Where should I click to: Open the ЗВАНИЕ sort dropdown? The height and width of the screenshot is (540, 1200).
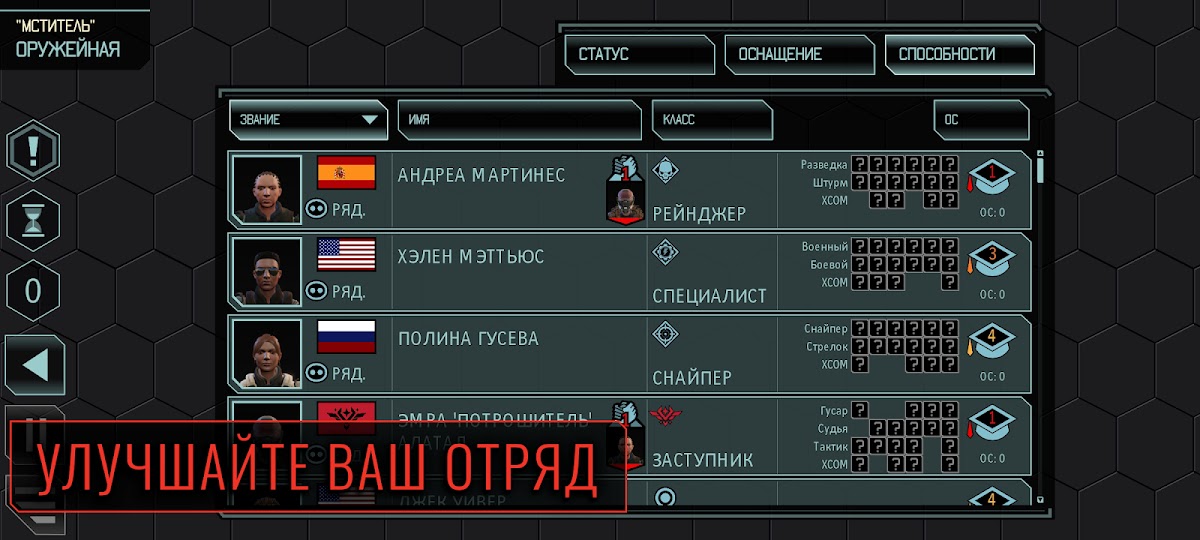307,120
